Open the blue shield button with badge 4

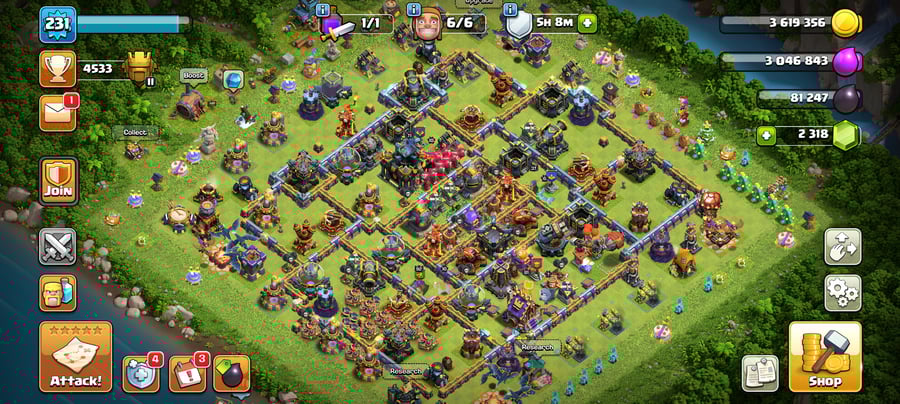click(x=141, y=373)
